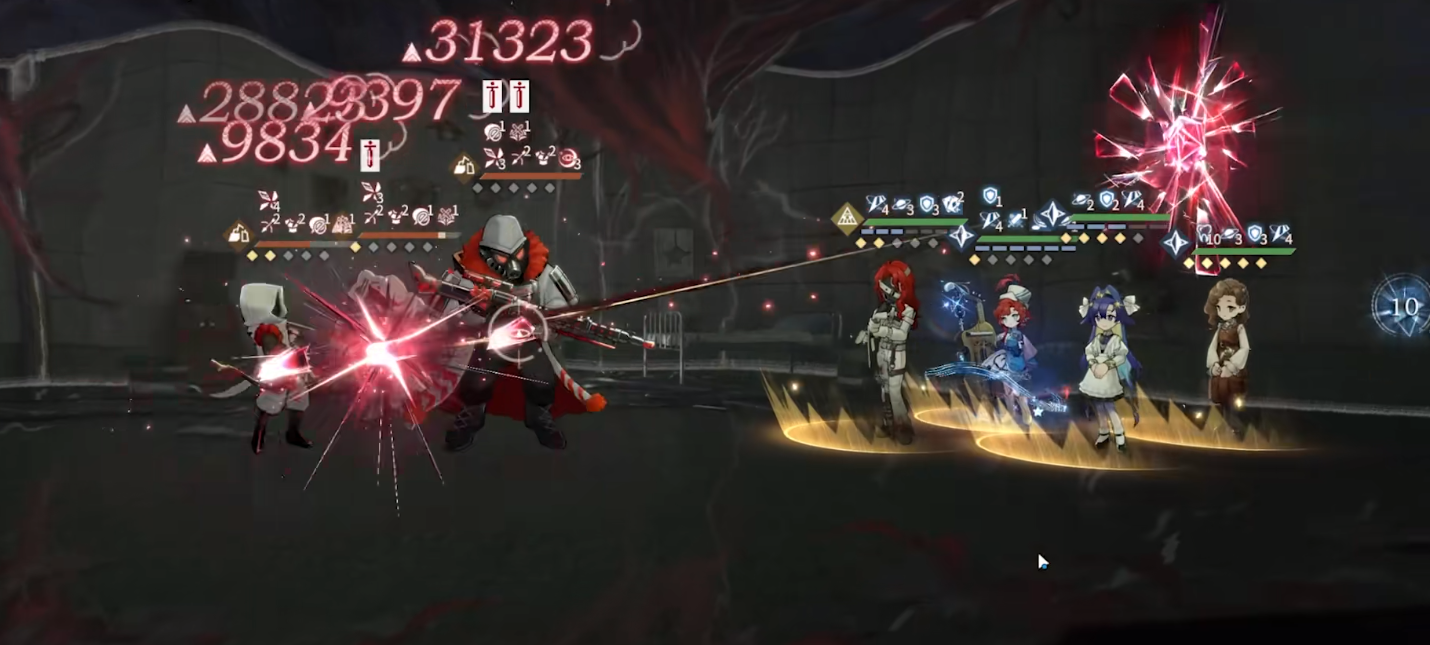1430x645 pixels.
Task: Select the gold pyramid afflatus badge
Action: point(847,218)
